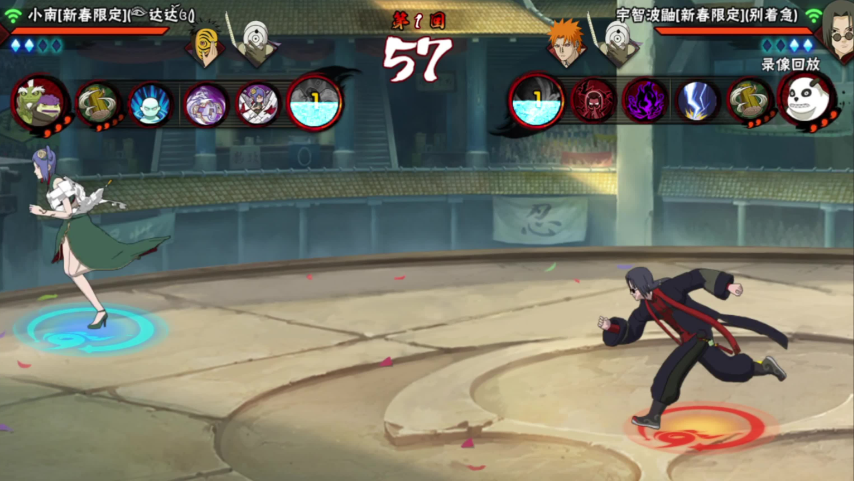Screen dimensions: 854x481
Task: Activate the substitution log skill on Konan's bar
Action: click(x=98, y=103)
